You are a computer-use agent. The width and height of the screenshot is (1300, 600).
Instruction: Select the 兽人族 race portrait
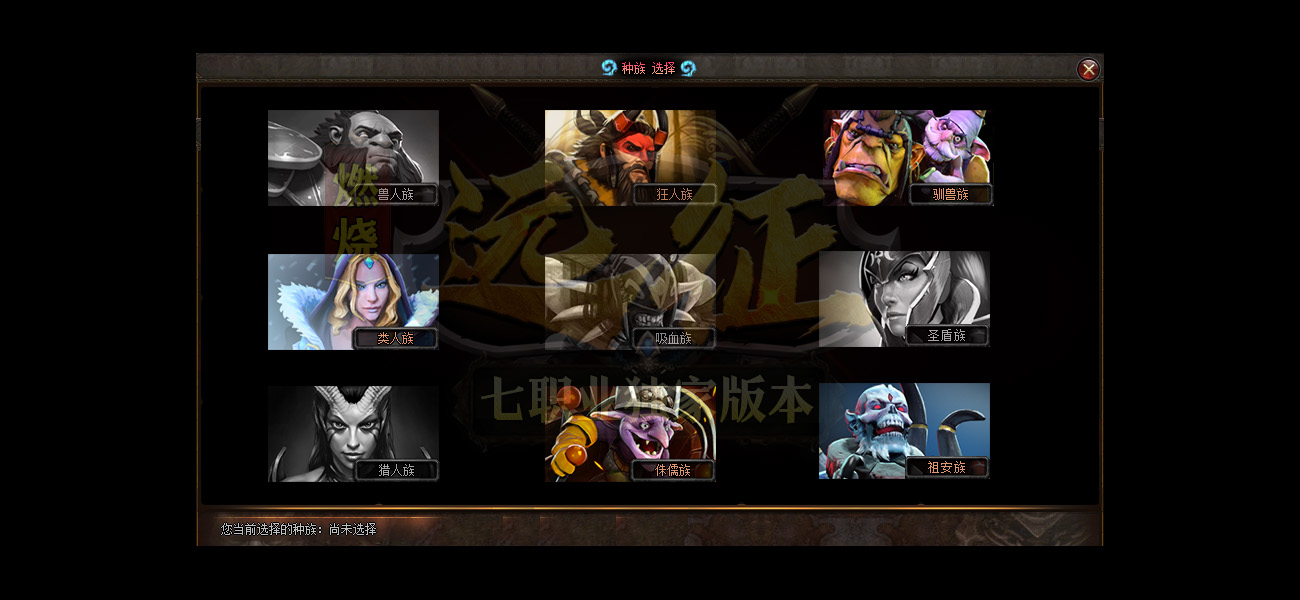click(353, 158)
